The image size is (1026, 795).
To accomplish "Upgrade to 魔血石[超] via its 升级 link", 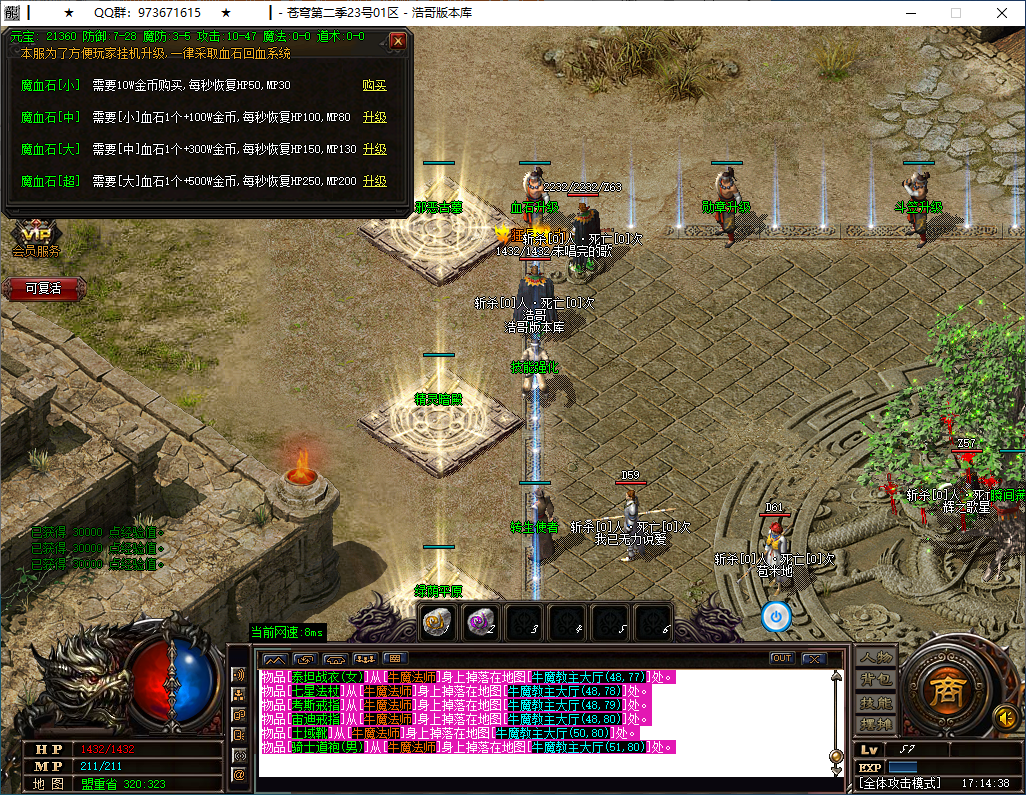I will point(374,181).
